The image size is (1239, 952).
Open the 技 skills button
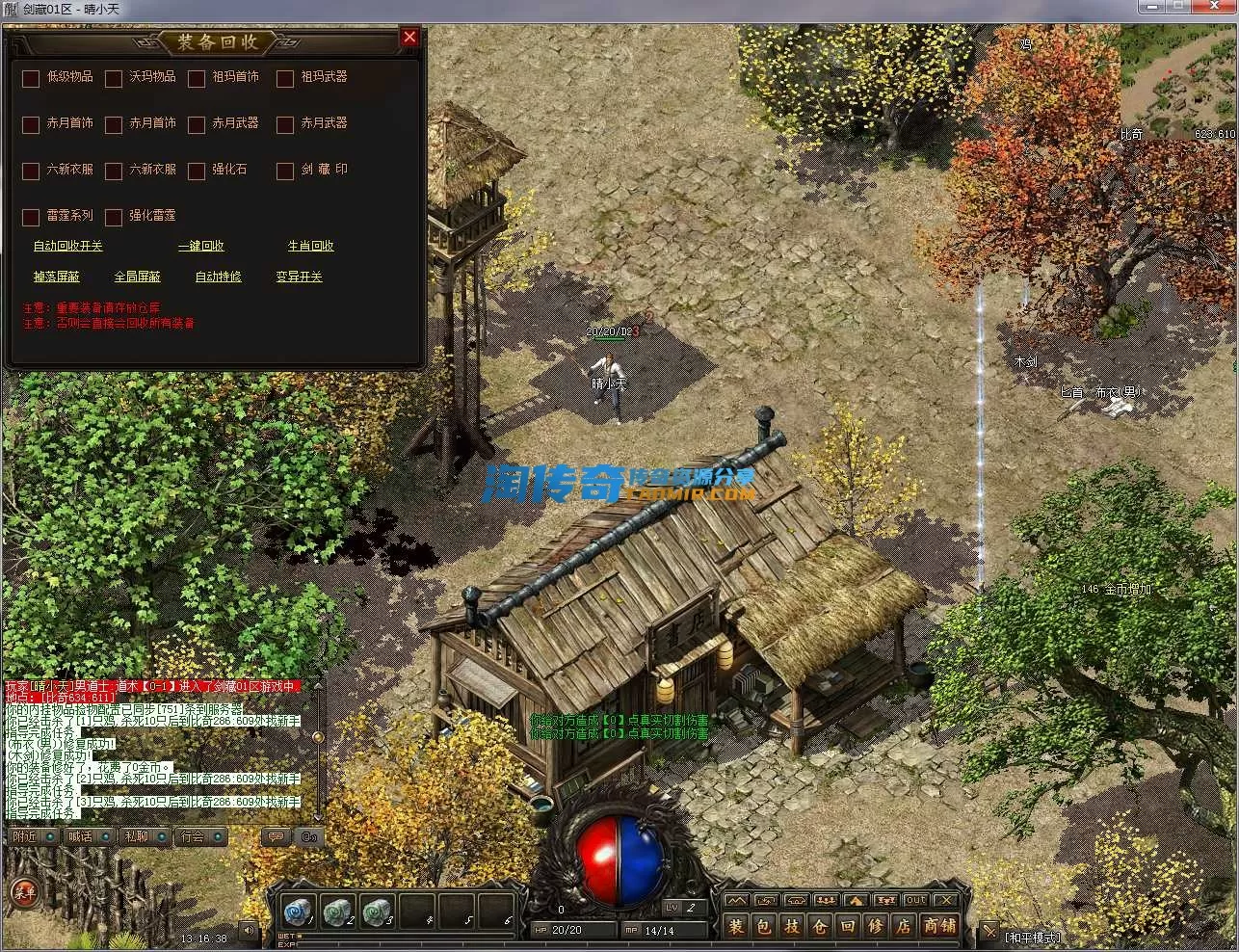[791, 927]
